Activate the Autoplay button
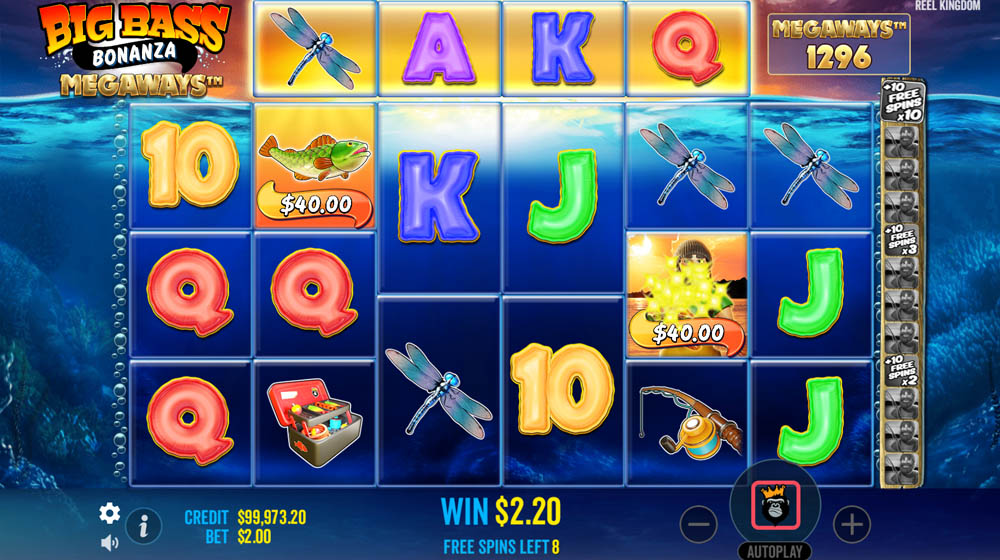The image size is (1000, 560). click(x=775, y=551)
